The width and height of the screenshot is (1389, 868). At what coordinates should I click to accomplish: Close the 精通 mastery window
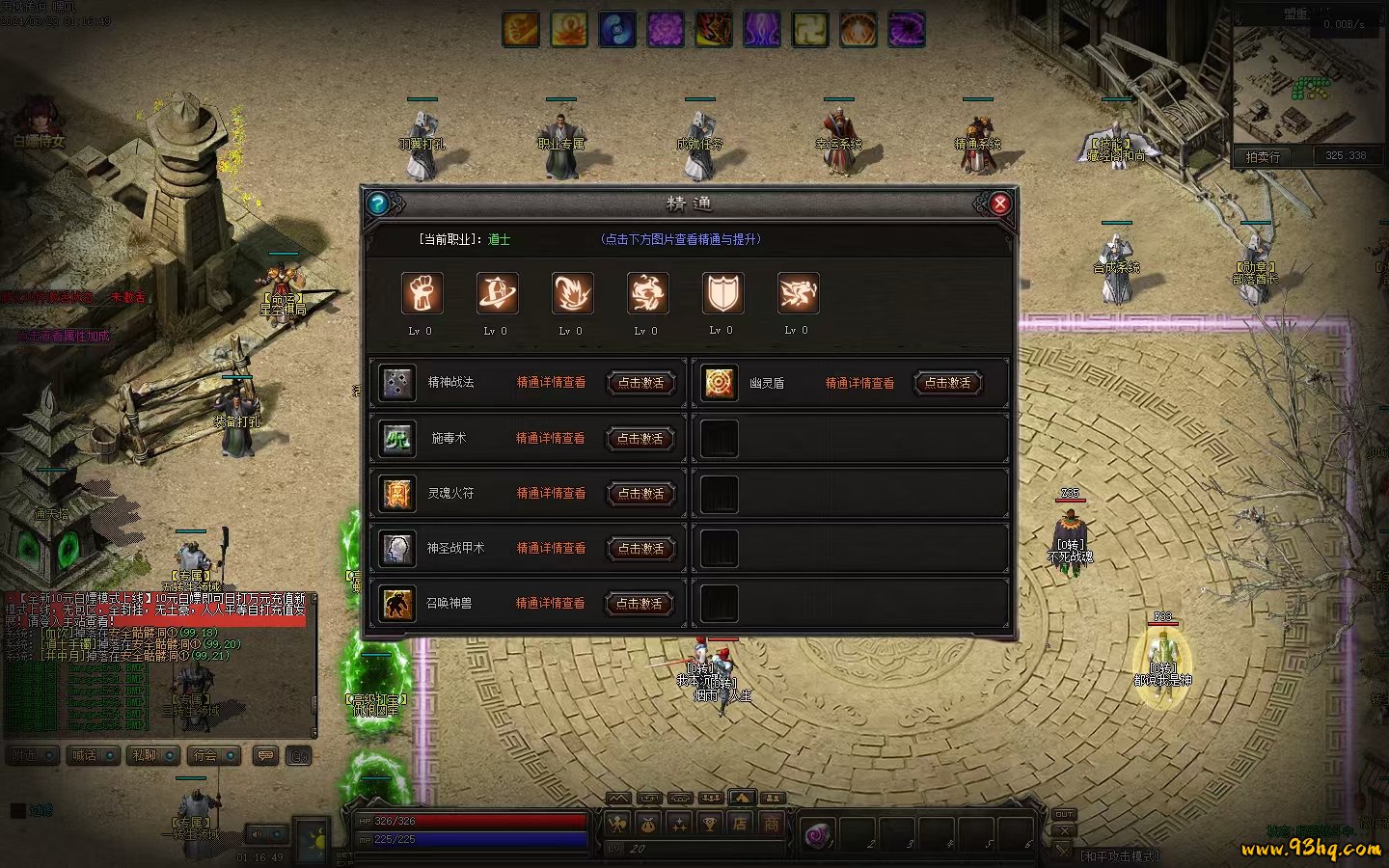tap(999, 203)
